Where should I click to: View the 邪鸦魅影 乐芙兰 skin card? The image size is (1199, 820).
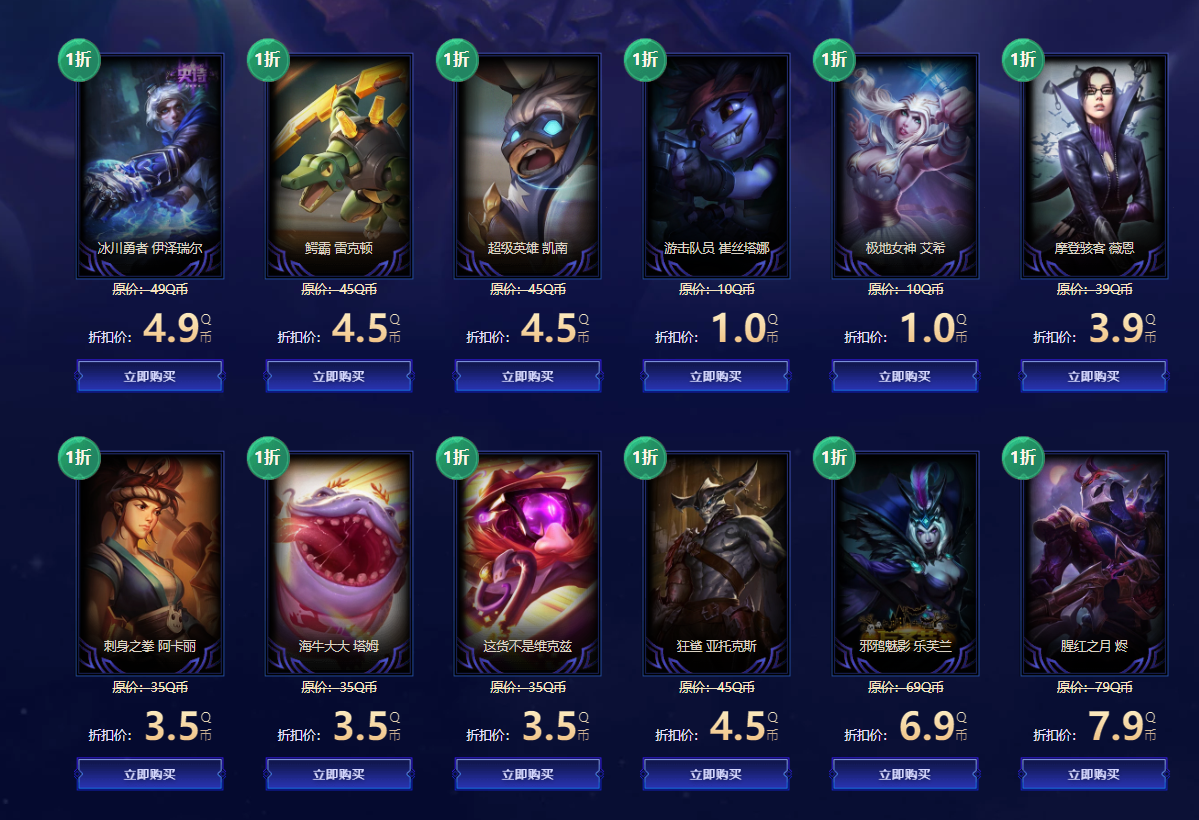[905, 563]
